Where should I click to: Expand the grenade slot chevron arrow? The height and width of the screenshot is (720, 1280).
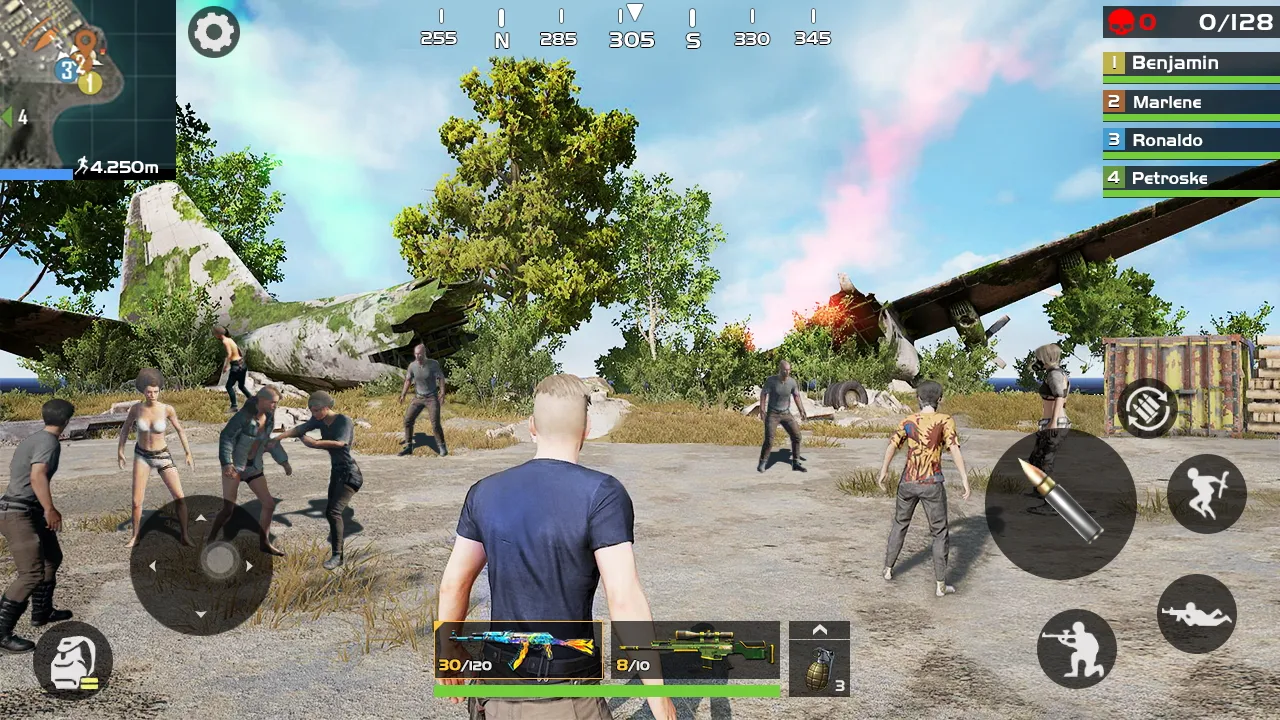click(x=821, y=628)
